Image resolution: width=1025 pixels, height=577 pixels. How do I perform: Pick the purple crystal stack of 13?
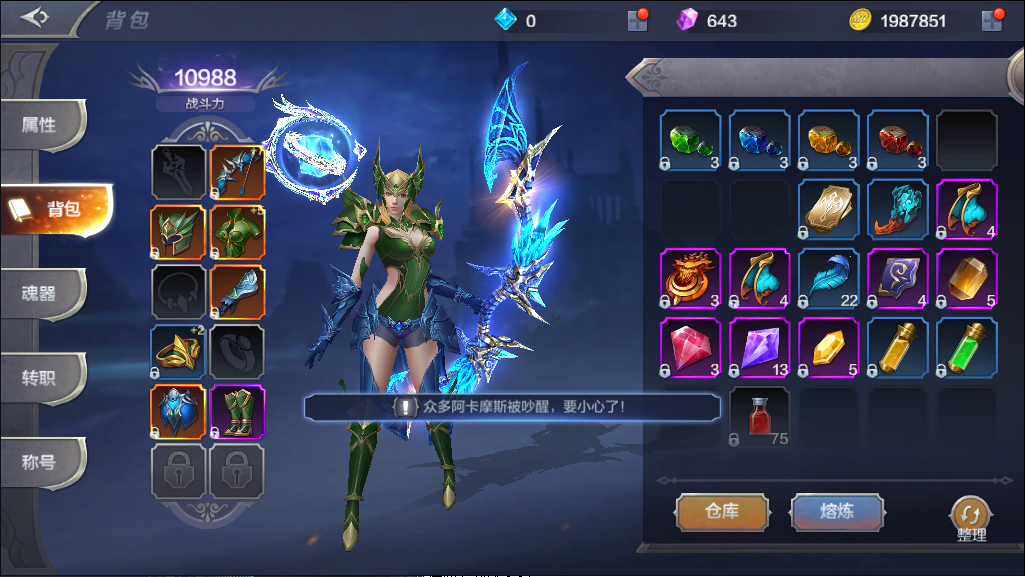pyautogui.click(x=760, y=347)
